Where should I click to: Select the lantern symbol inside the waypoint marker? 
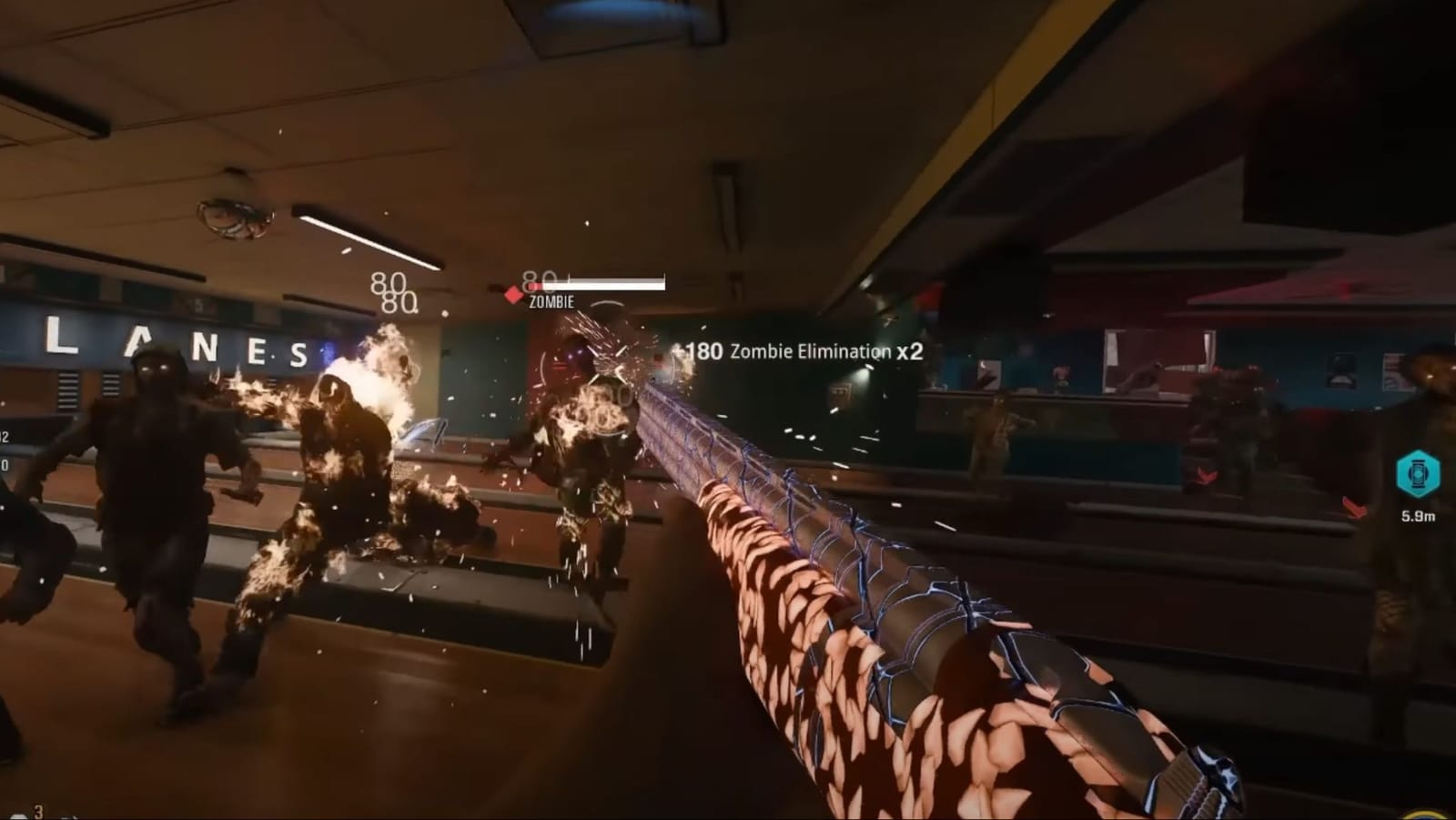click(x=1418, y=472)
